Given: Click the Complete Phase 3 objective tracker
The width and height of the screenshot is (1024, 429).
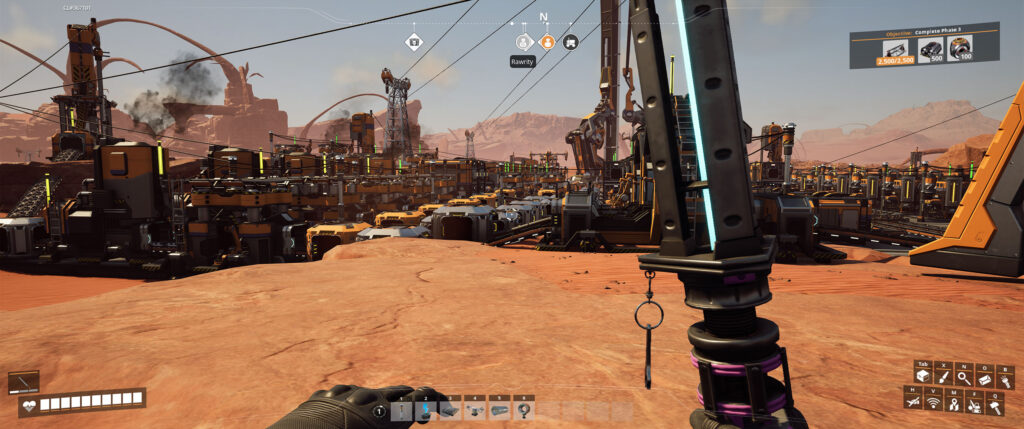Looking at the screenshot, I should click(x=924, y=45).
